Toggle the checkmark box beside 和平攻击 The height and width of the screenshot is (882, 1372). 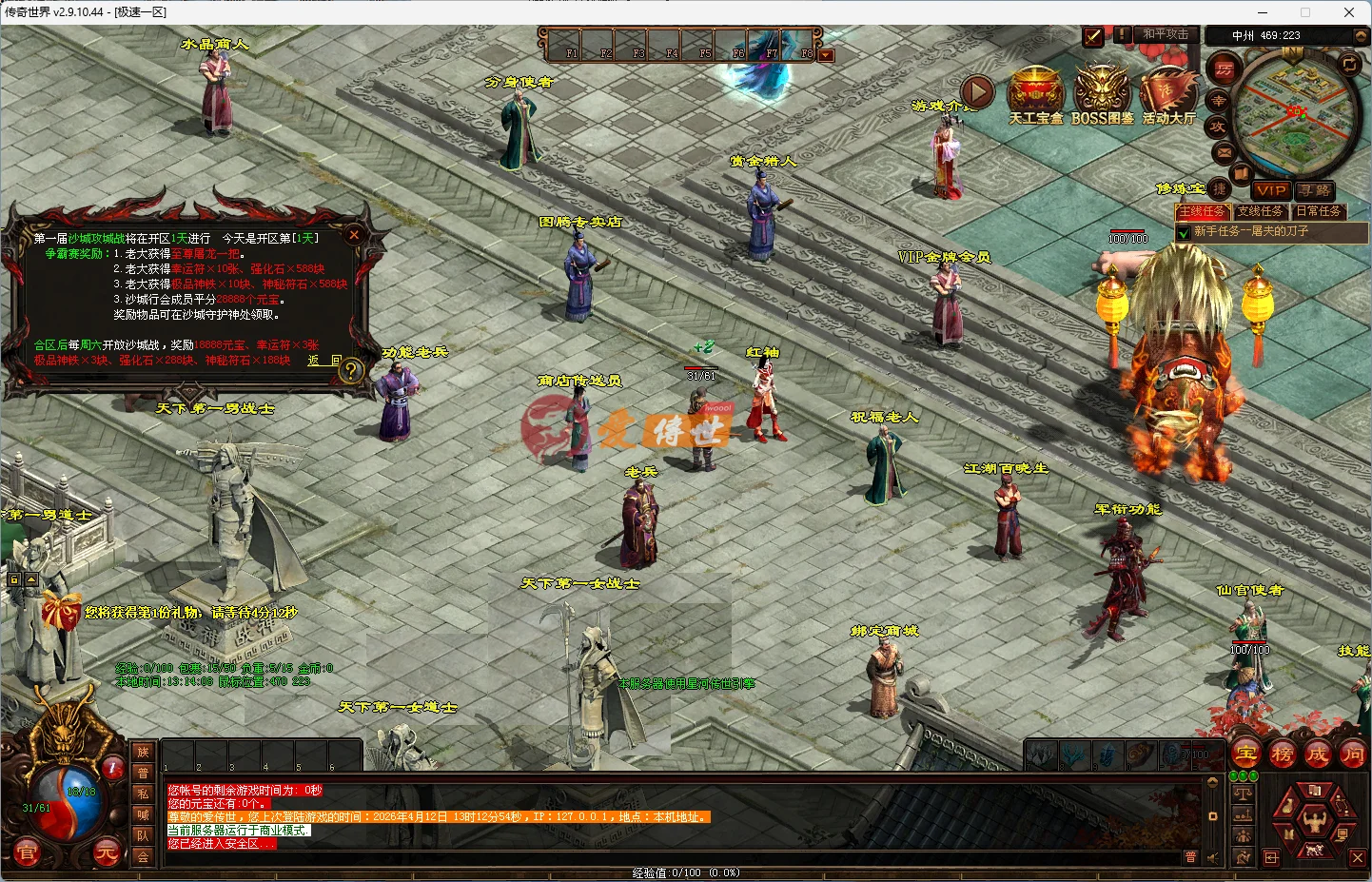point(1092,38)
